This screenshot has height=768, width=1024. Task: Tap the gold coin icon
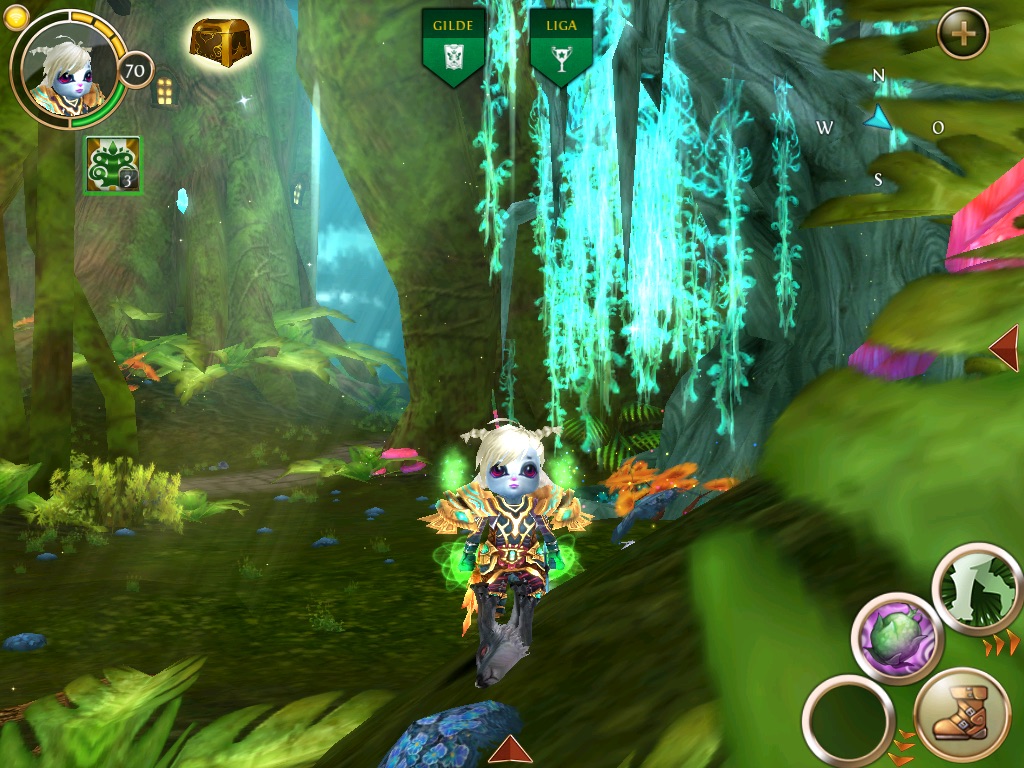(17, 17)
